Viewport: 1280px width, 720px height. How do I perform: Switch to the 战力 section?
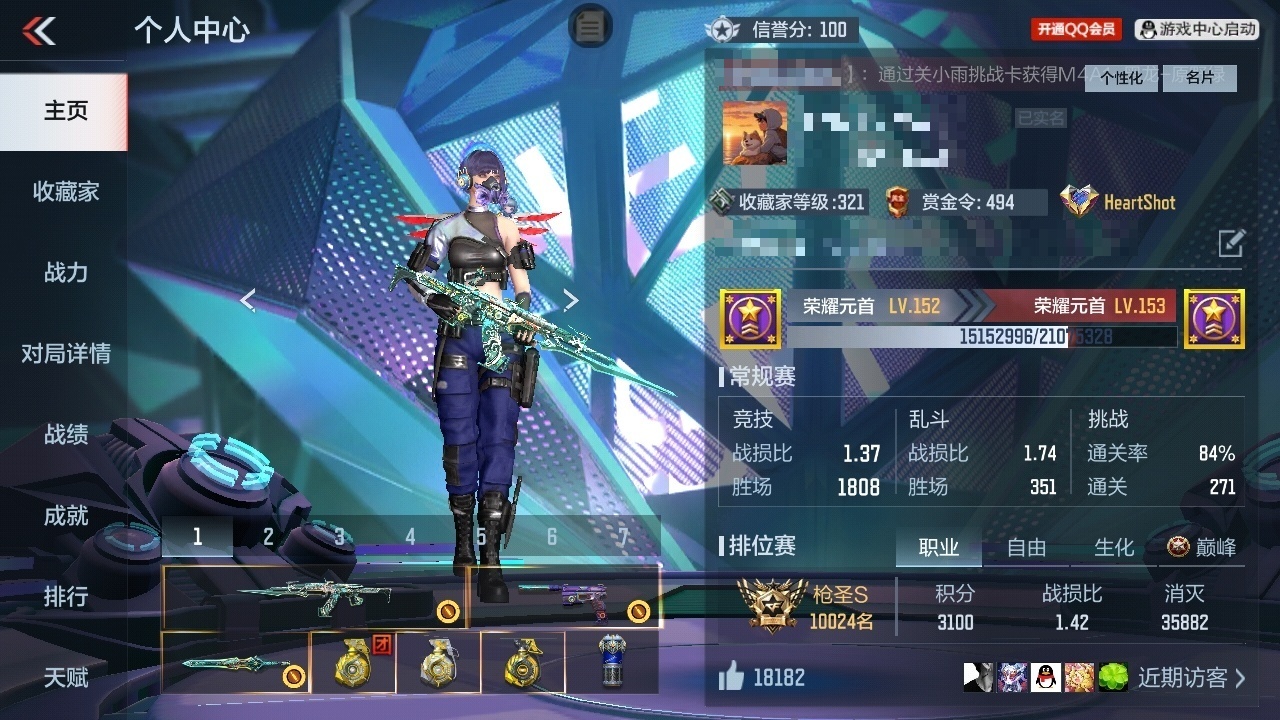point(66,273)
